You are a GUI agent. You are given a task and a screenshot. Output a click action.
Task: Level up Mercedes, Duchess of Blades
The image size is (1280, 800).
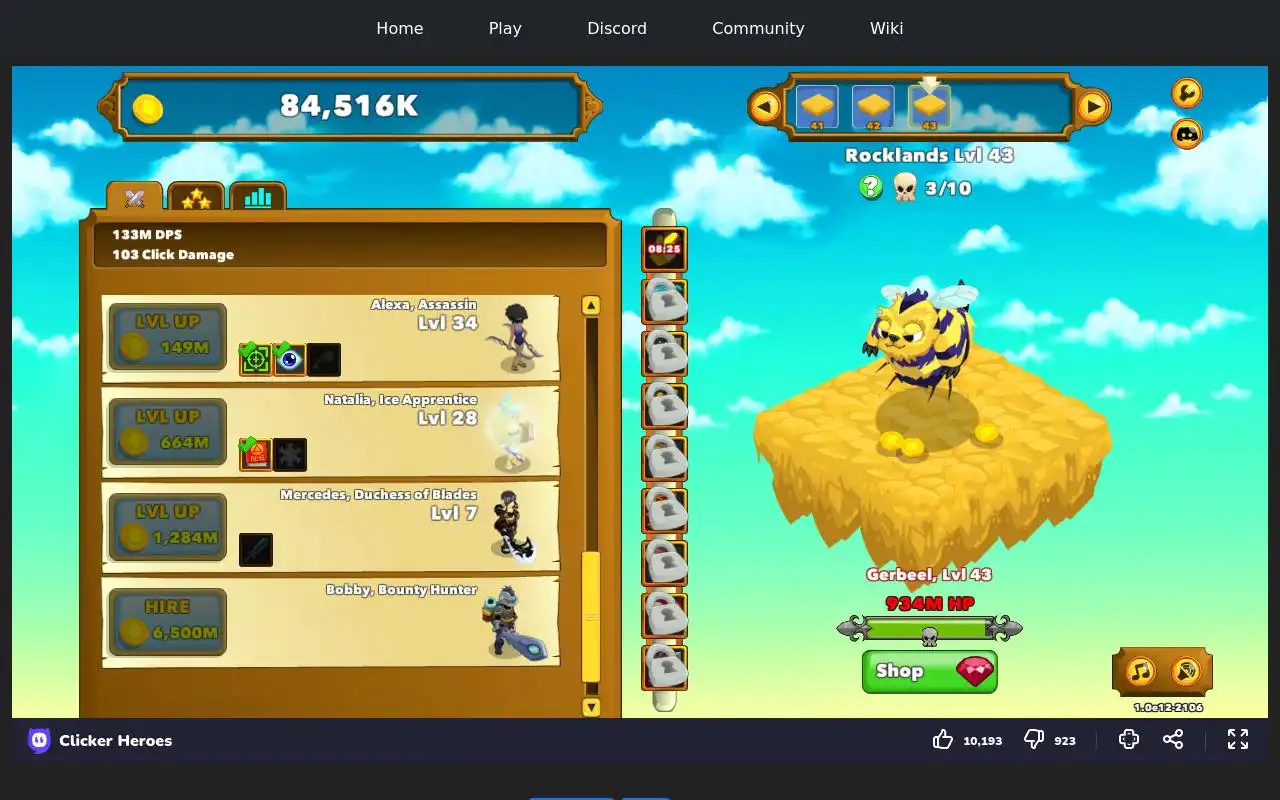point(167,527)
